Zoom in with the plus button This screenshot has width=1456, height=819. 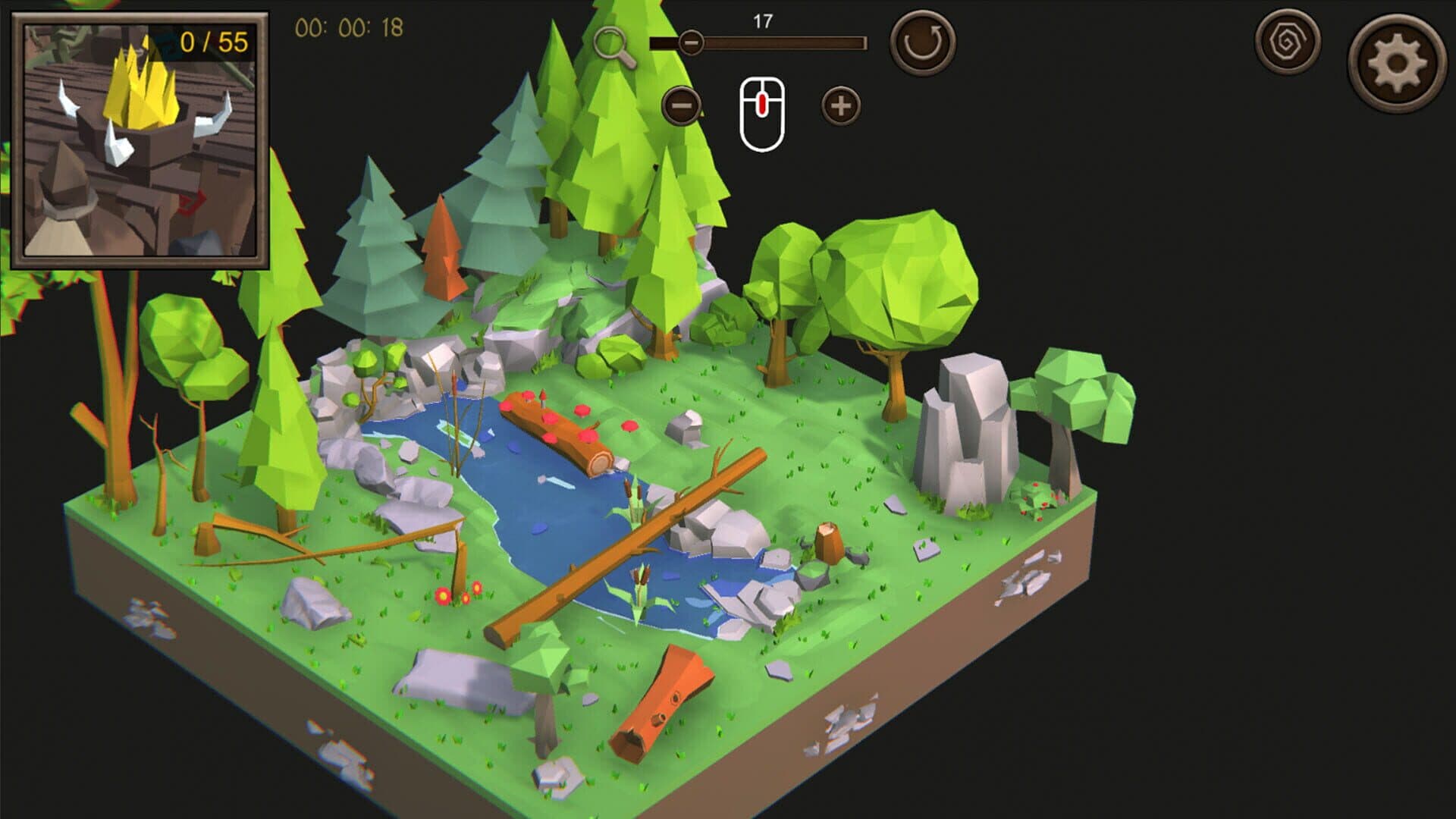coord(840,105)
